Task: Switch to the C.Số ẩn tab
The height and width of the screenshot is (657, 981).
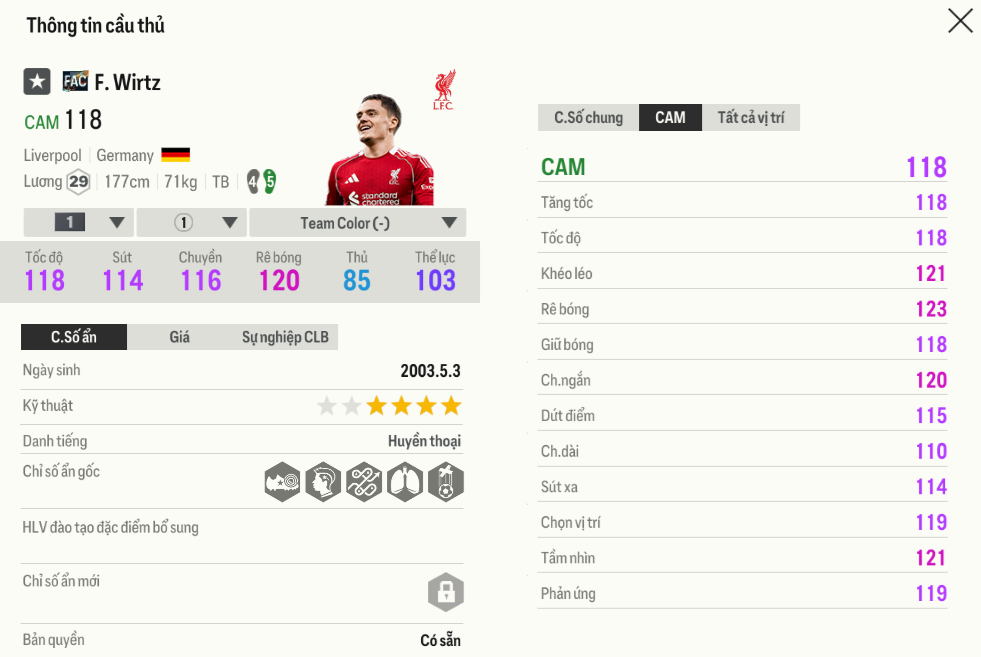Action: (x=74, y=337)
